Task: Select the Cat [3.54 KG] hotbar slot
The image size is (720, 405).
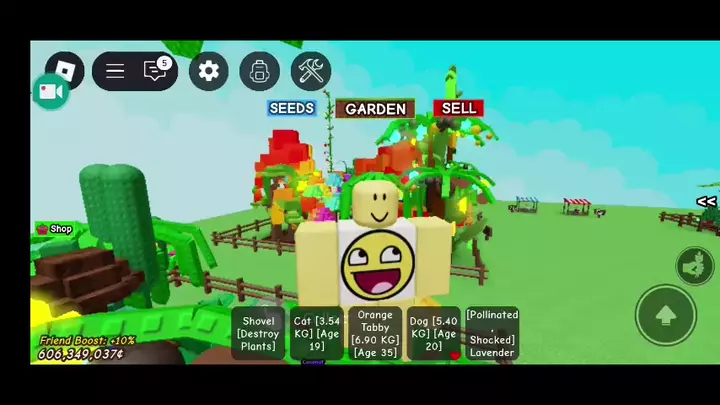Action: (317, 334)
